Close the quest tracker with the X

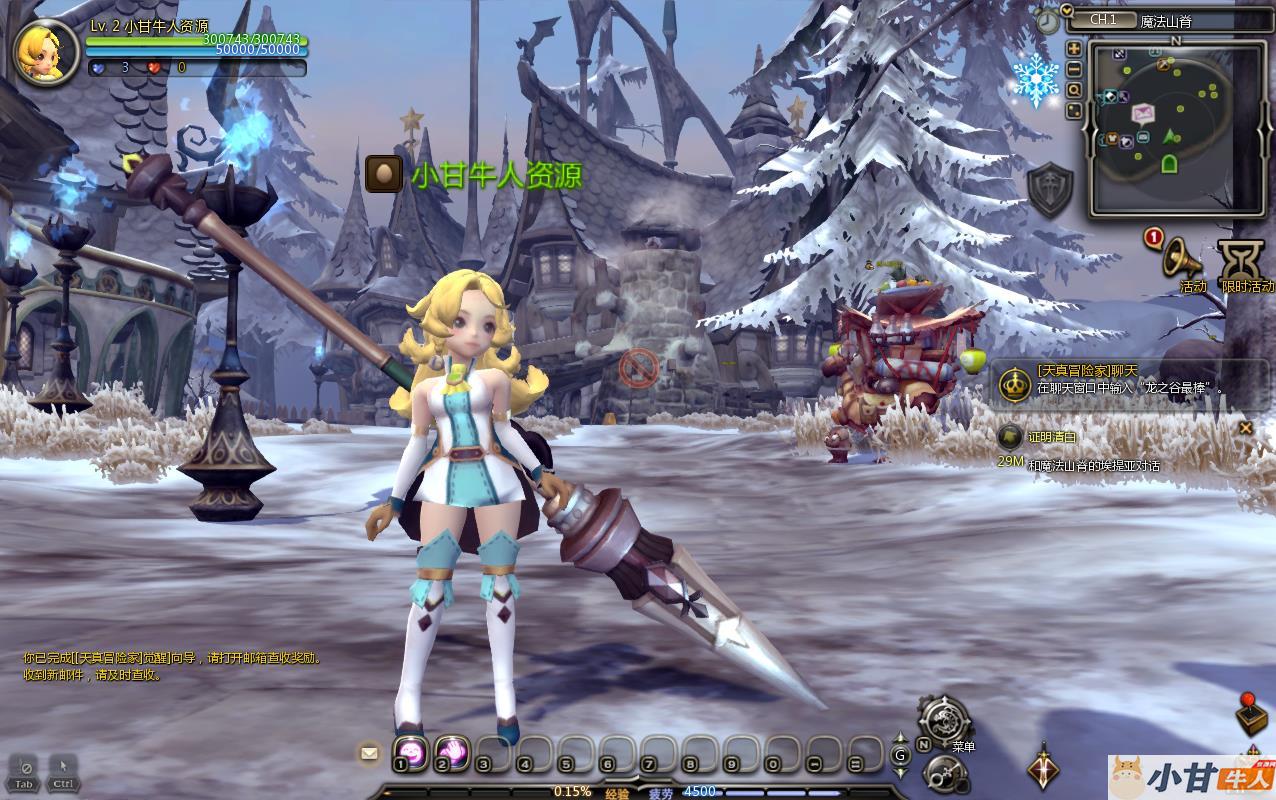(x=1245, y=428)
